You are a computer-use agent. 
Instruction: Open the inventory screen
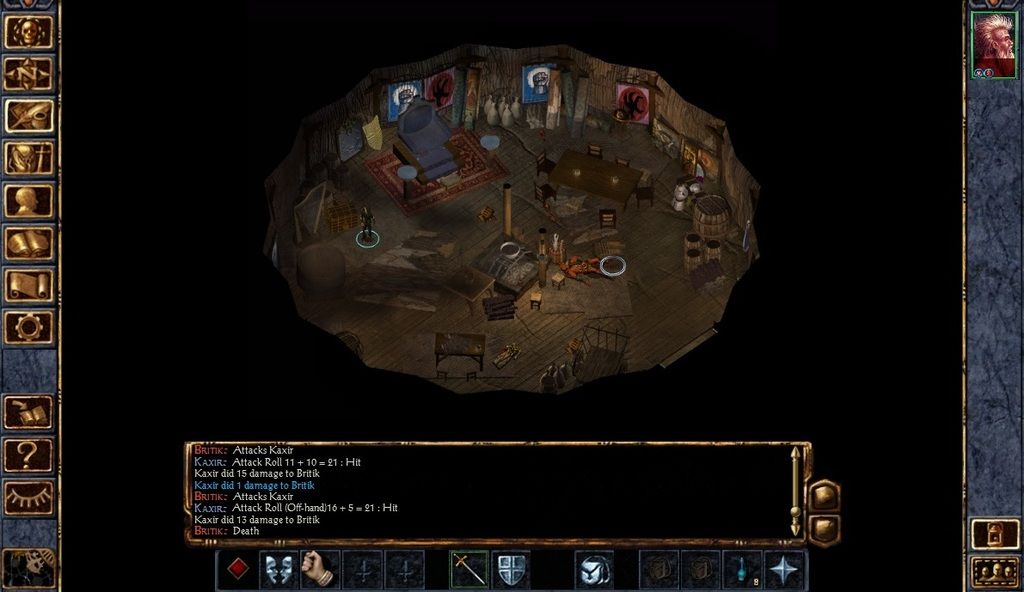(x=29, y=158)
